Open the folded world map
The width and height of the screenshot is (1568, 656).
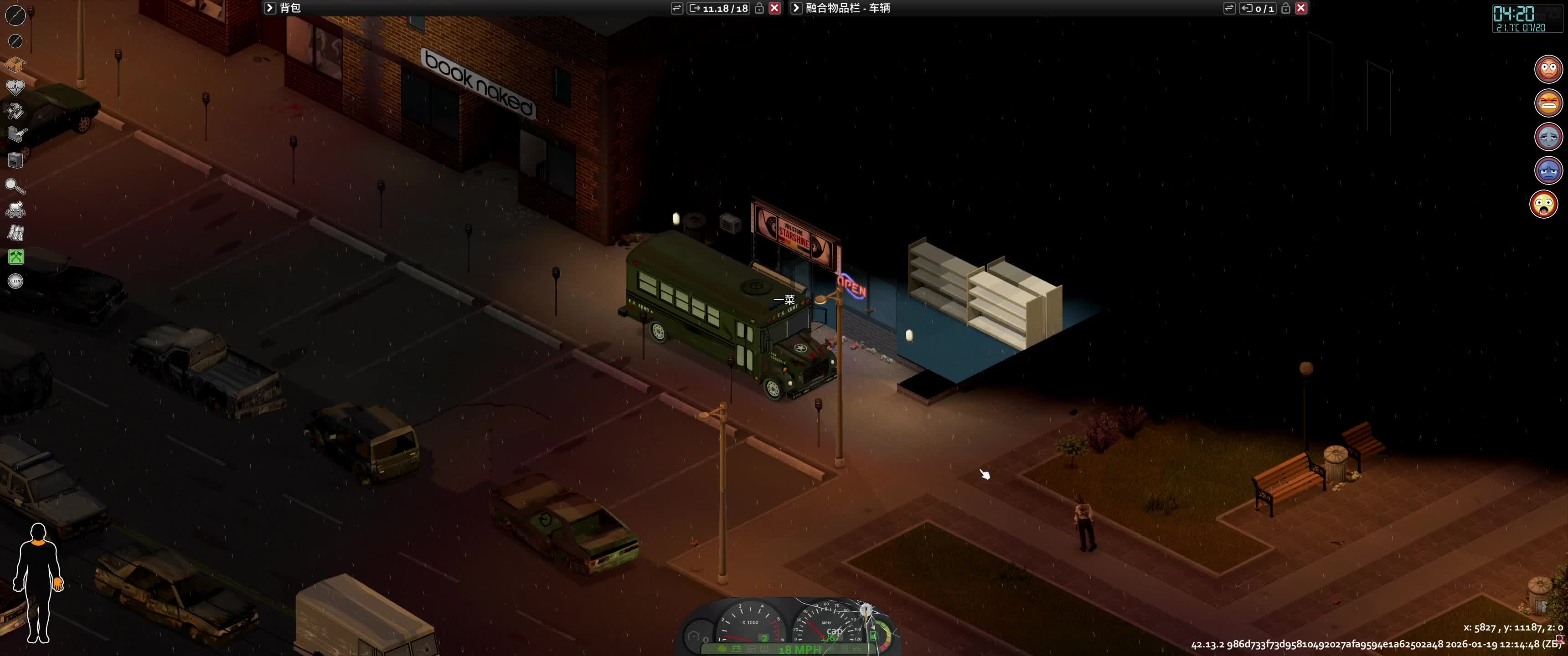click(x=15, y=233)
